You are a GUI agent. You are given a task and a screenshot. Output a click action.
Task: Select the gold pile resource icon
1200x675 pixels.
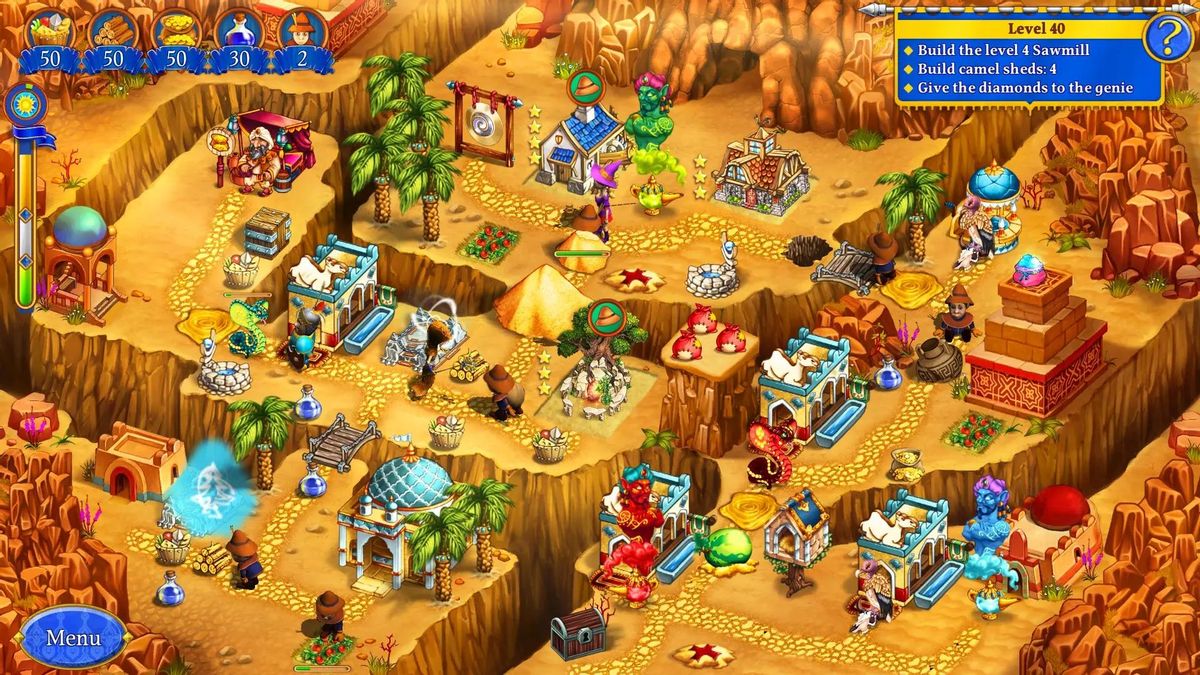pyautogui.click(x=176, y=29)
